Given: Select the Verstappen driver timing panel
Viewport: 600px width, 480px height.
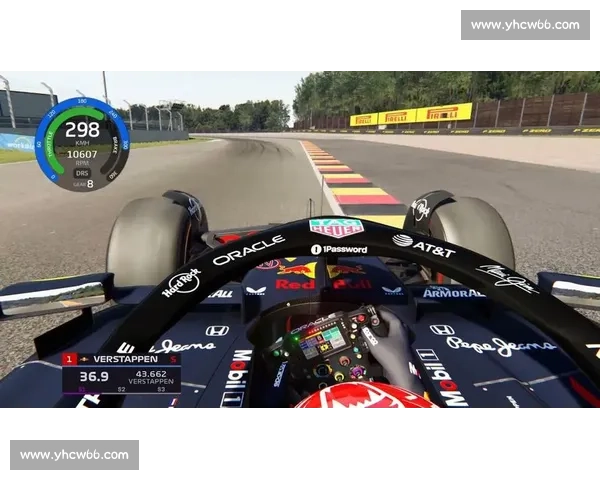Looking at the screenshot, I should click(121, 372).
